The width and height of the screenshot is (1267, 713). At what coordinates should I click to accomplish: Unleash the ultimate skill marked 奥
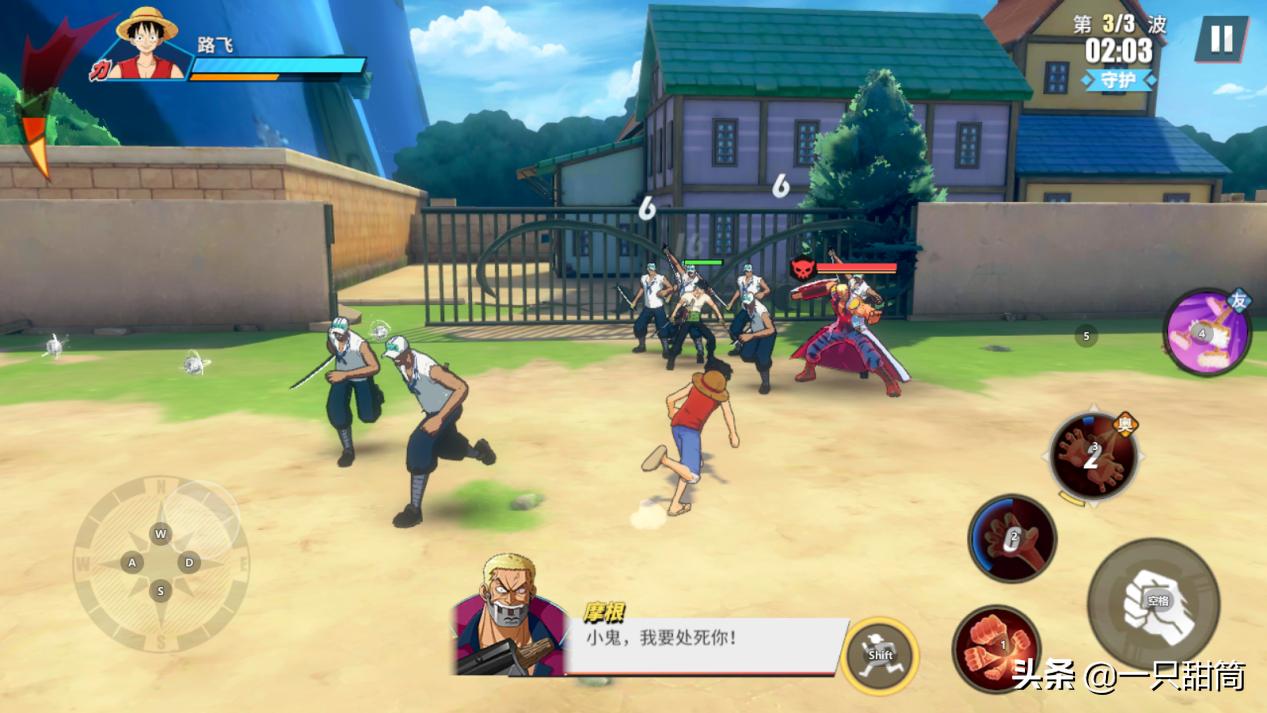[x=1093, y=457]
